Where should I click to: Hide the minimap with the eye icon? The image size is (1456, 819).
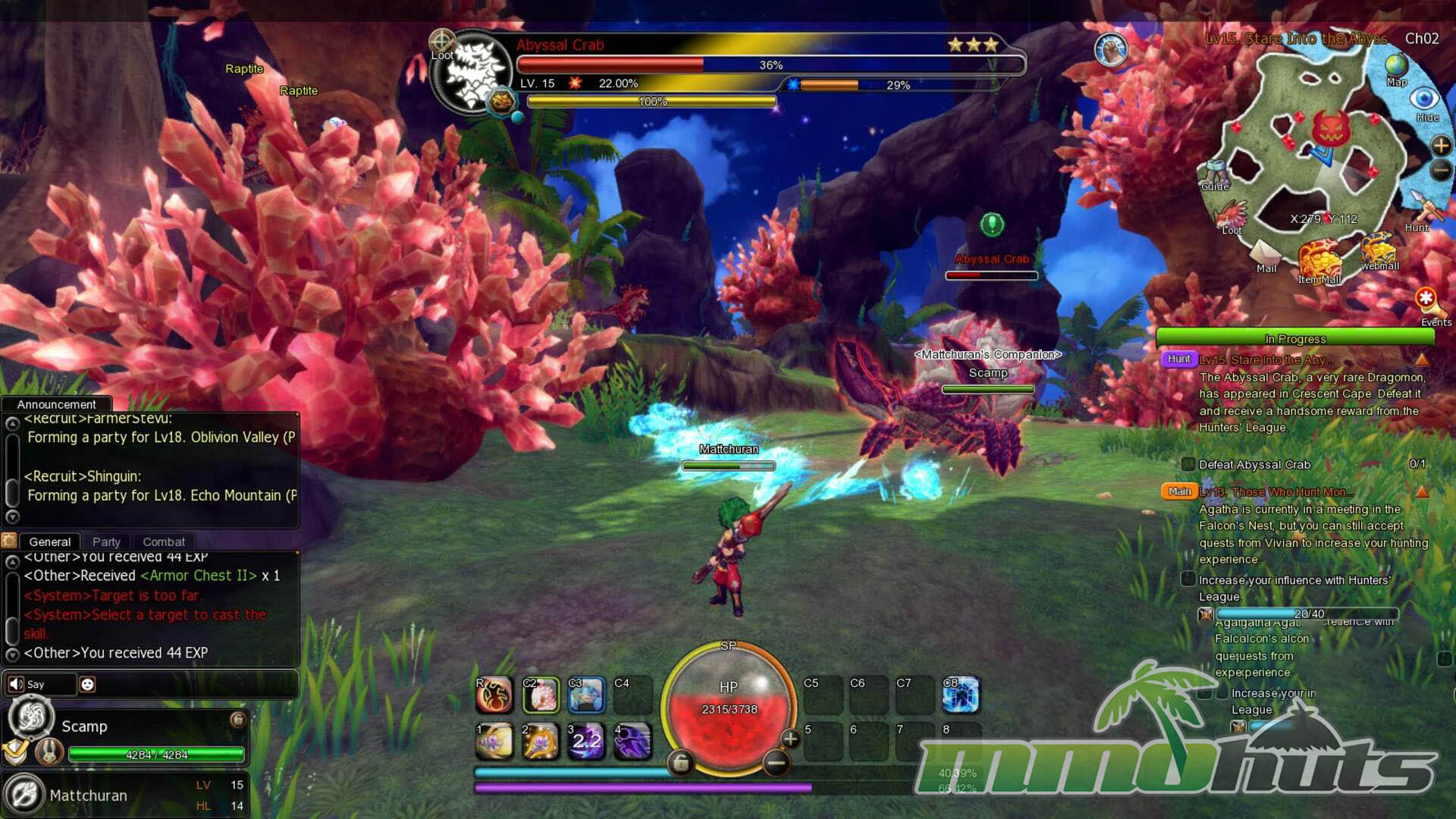coord(1424,99)
